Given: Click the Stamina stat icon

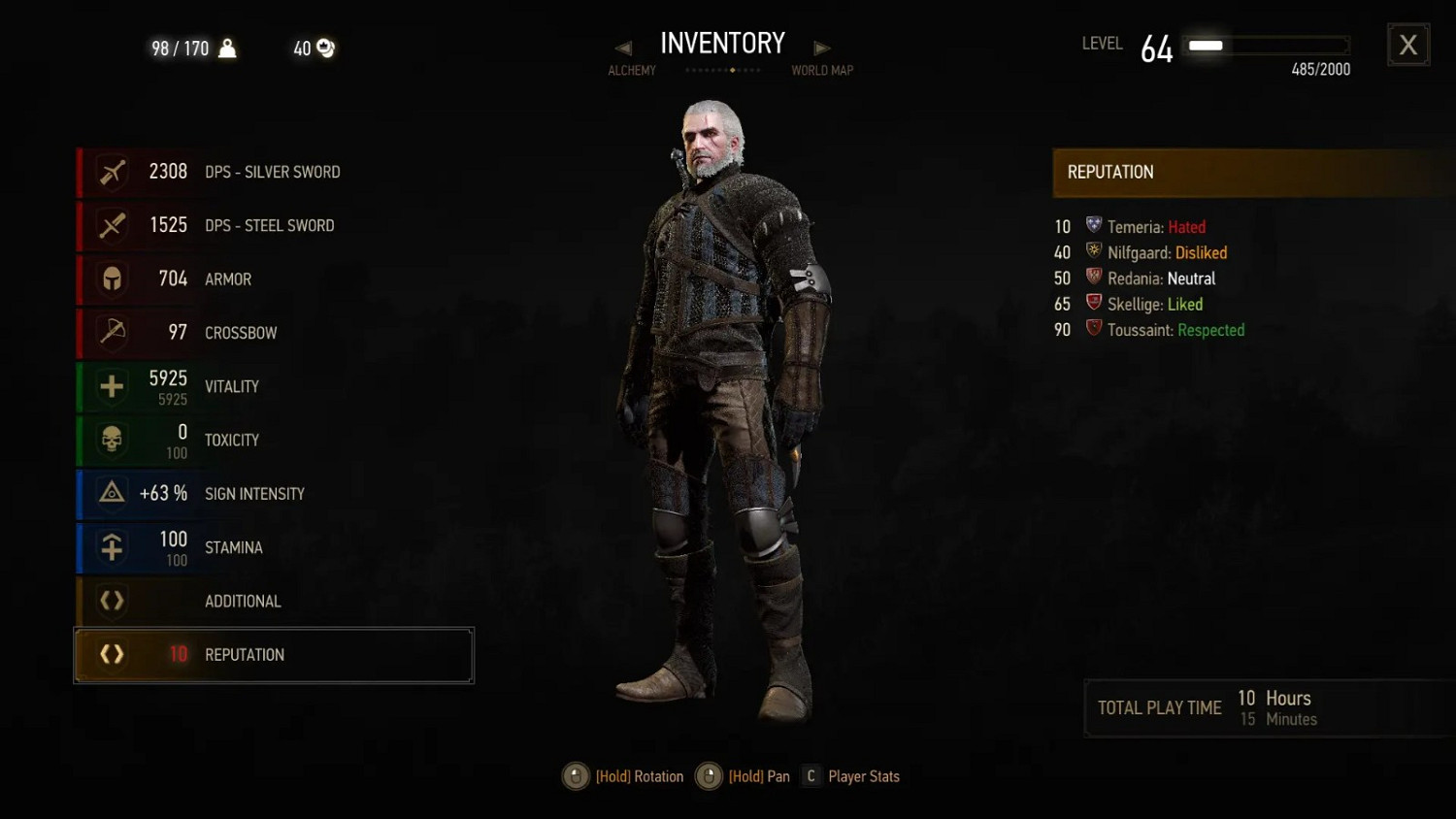Looking at the screenshot, I should 111,547.
